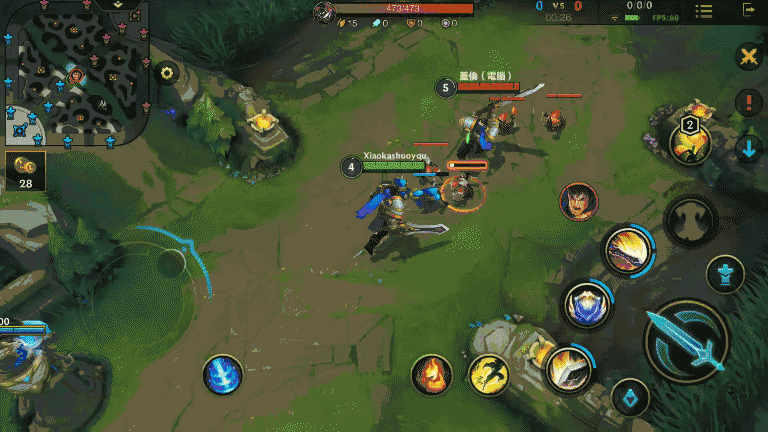Image resolution: width=768 pixels, height=432 pixels.
Task: Tap the movement joystick knob
Action: click(171, 263)
